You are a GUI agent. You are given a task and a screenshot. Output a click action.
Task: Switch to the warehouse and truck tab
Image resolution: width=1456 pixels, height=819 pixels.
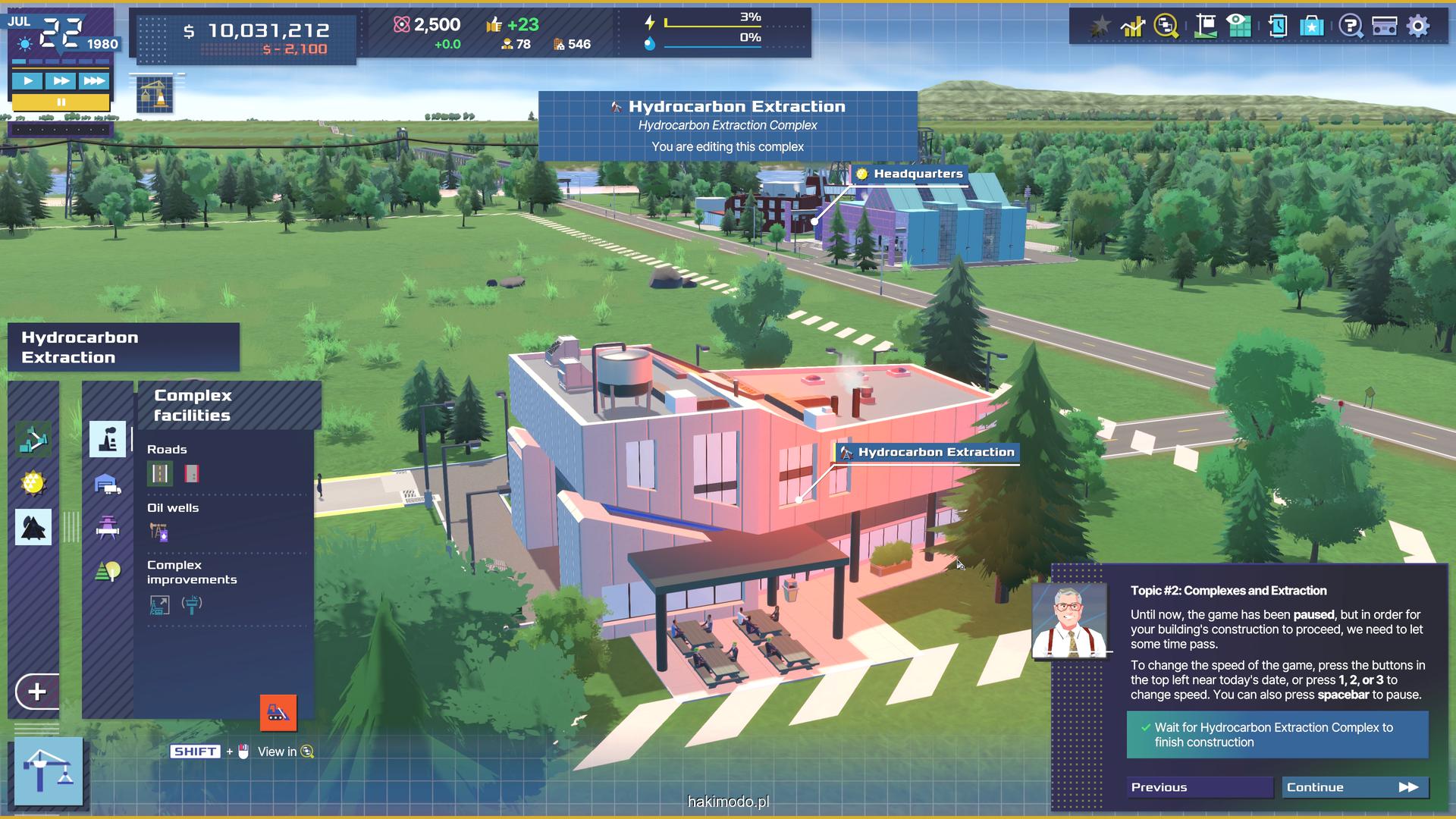108,484
